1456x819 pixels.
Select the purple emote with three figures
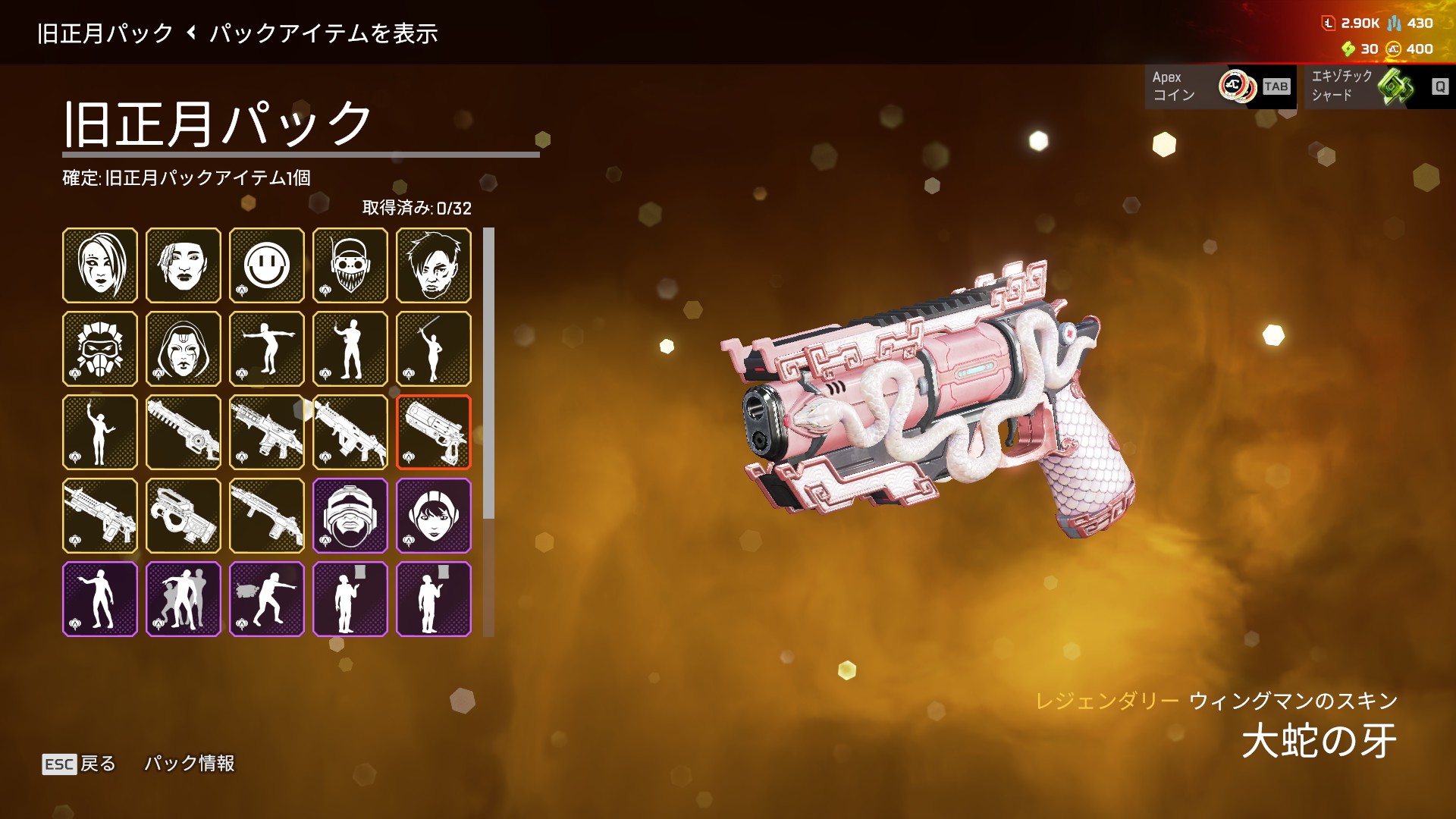tap(184, 599)
